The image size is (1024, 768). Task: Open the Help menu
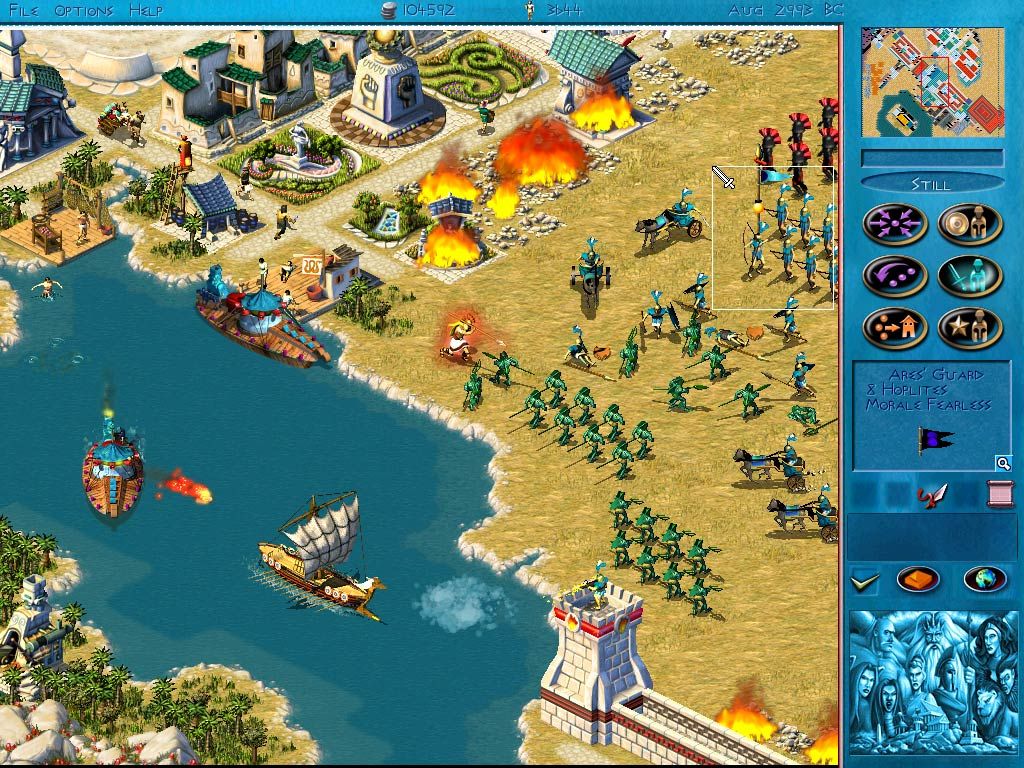coord(146,10)
